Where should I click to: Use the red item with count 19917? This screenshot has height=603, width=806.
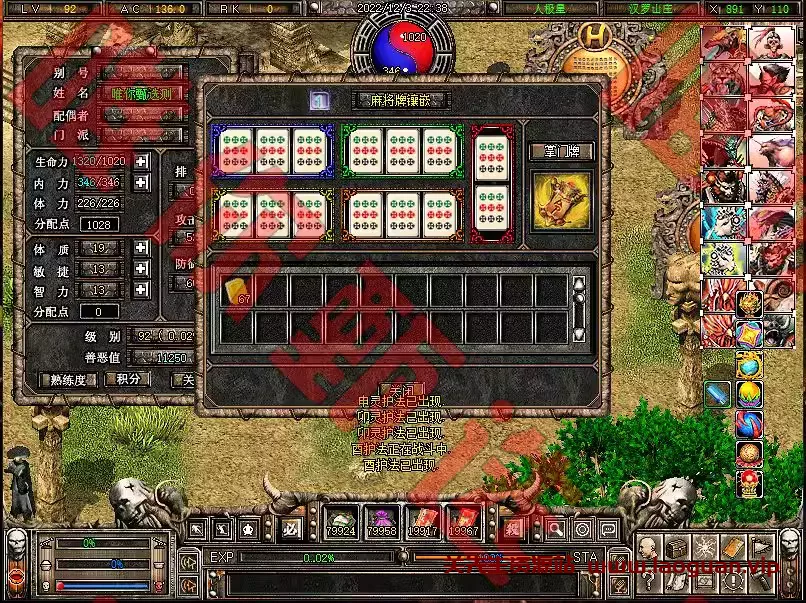[422, 522]
